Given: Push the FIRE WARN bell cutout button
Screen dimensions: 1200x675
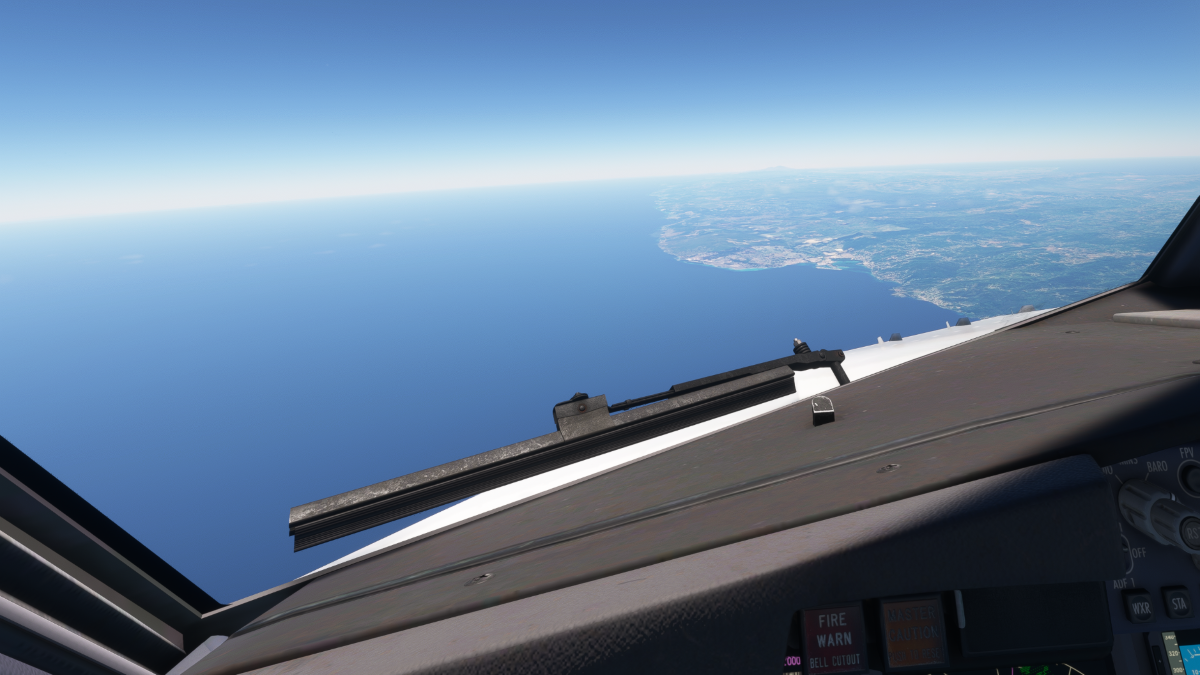Looking at the screenshot, I should click(833, 635).
